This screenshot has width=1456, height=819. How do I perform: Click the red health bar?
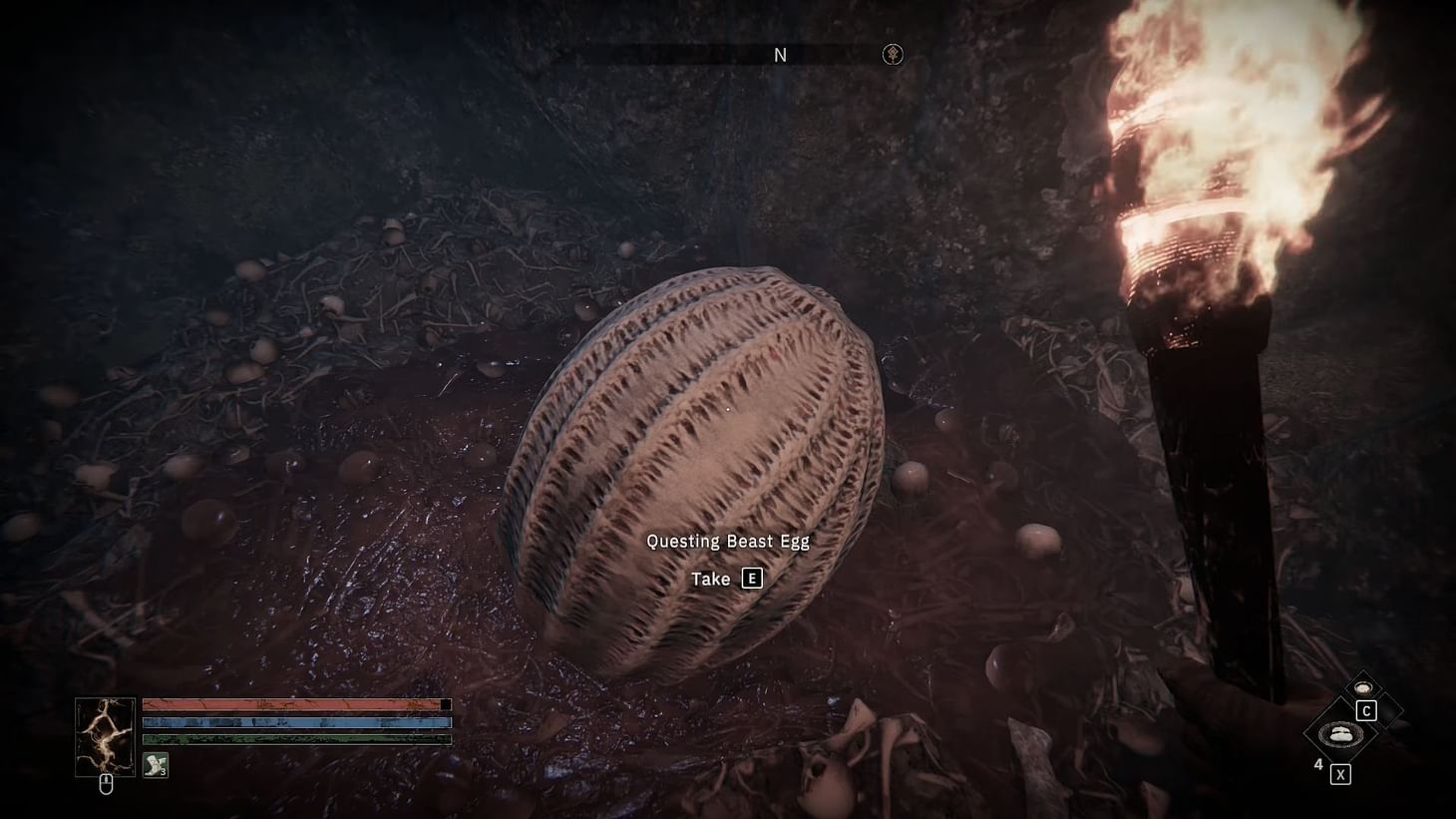pyautogui.click(x=294, y=703)
